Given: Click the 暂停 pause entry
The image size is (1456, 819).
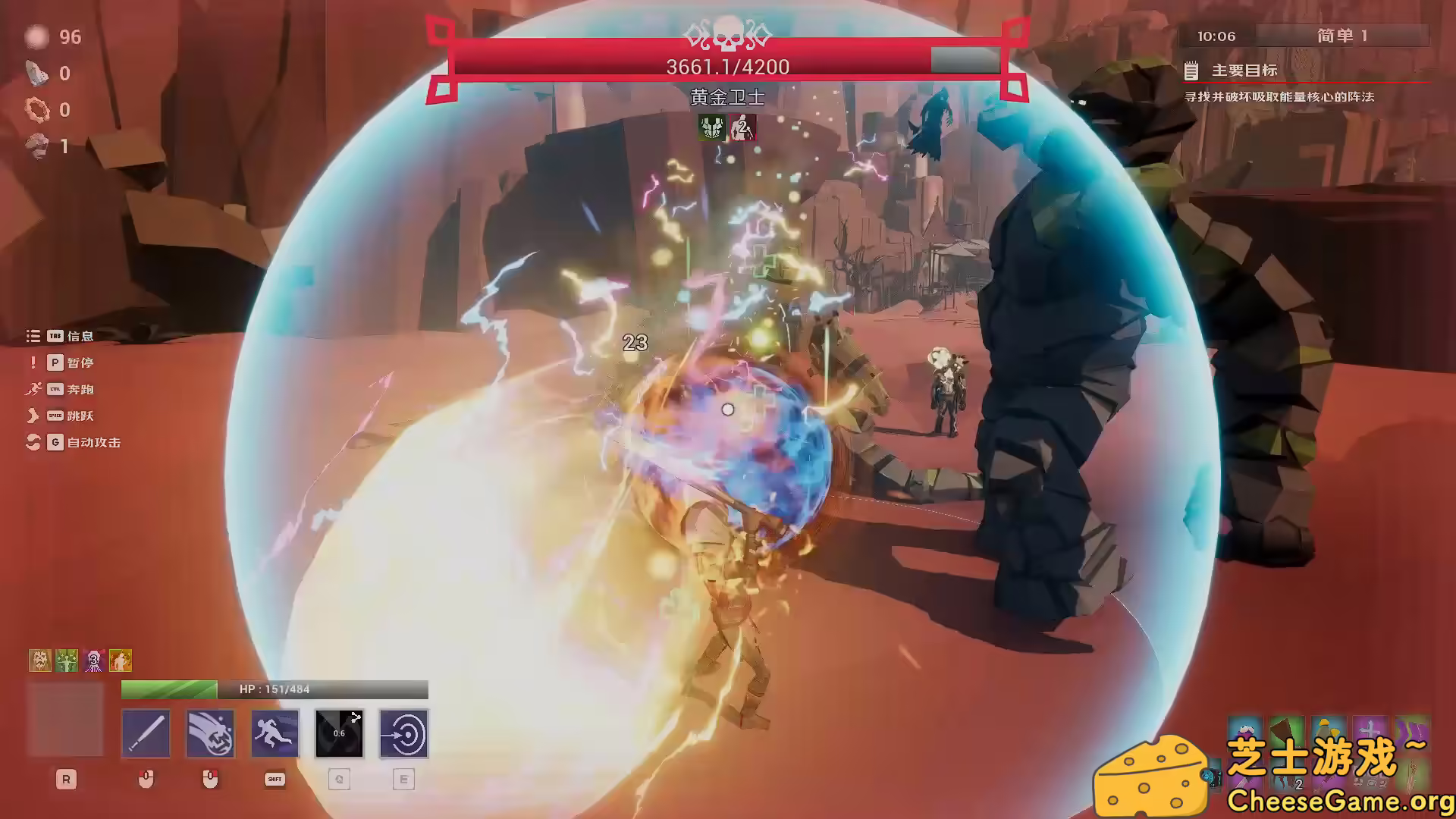Looking at the screenshot, I should point(80,362).
